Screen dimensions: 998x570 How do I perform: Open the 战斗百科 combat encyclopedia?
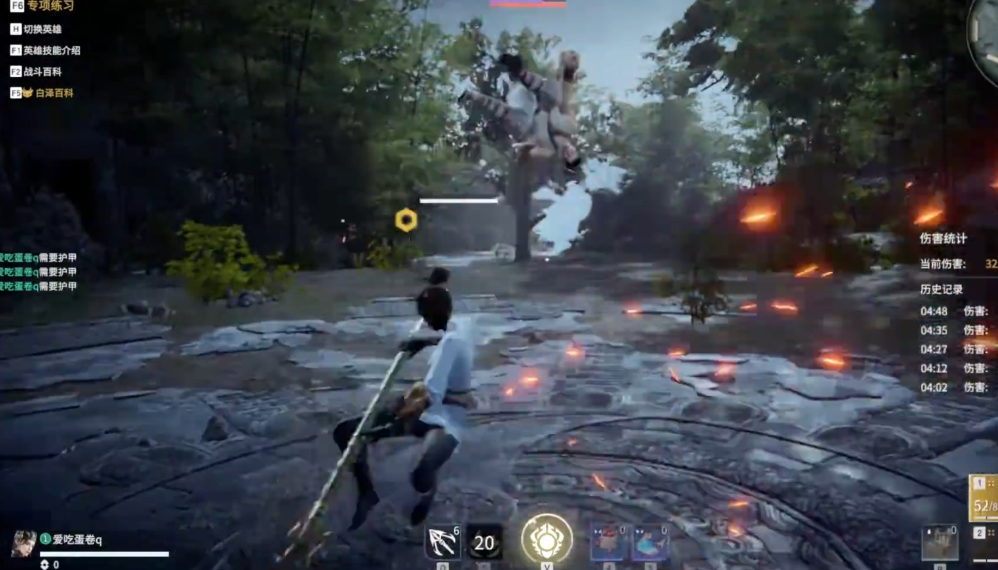(41, 71)
